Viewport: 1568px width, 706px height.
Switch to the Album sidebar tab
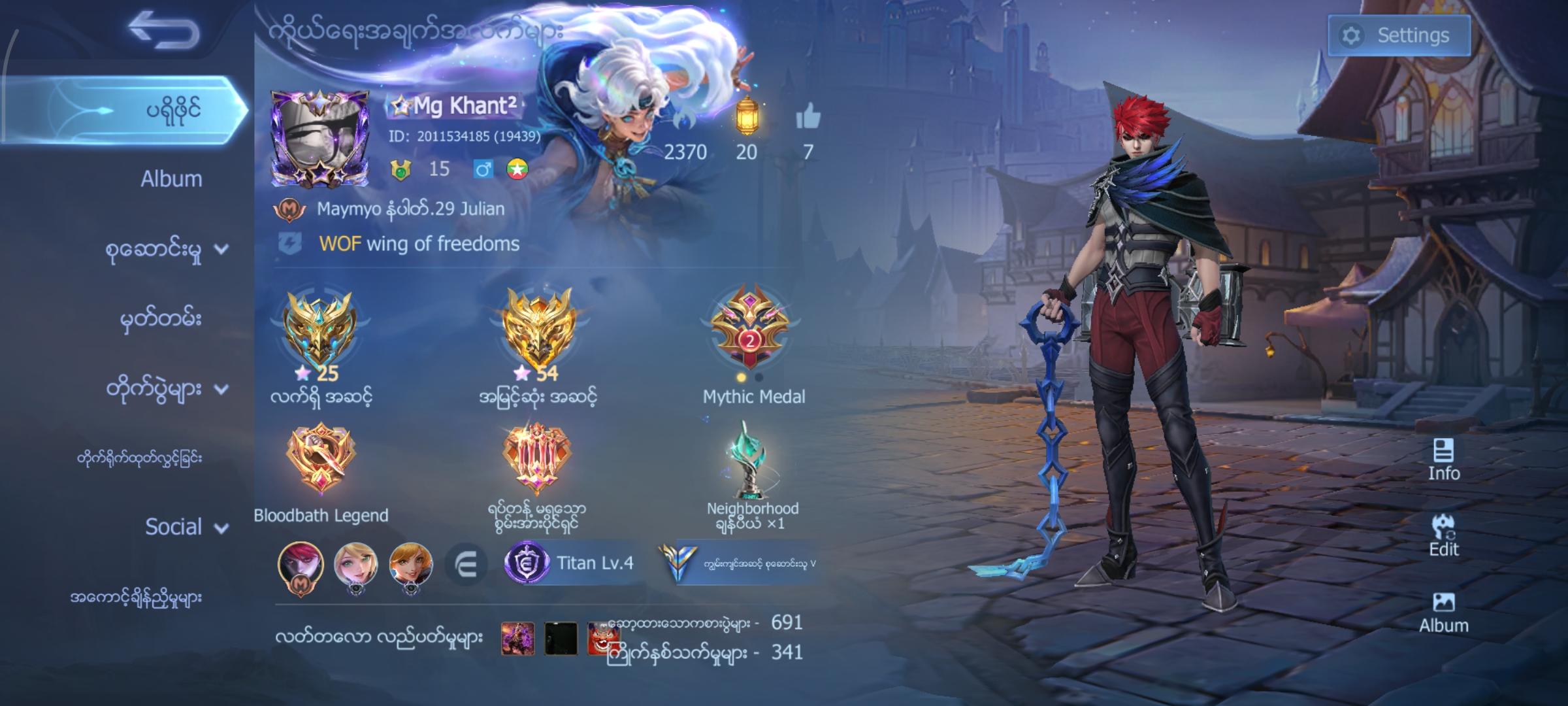[x=173, y=178]
